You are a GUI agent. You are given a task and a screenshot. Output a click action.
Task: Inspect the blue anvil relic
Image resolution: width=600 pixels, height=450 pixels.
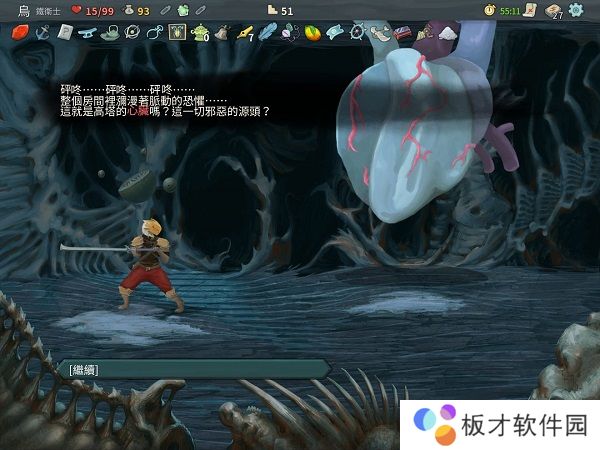pos(87,32)
